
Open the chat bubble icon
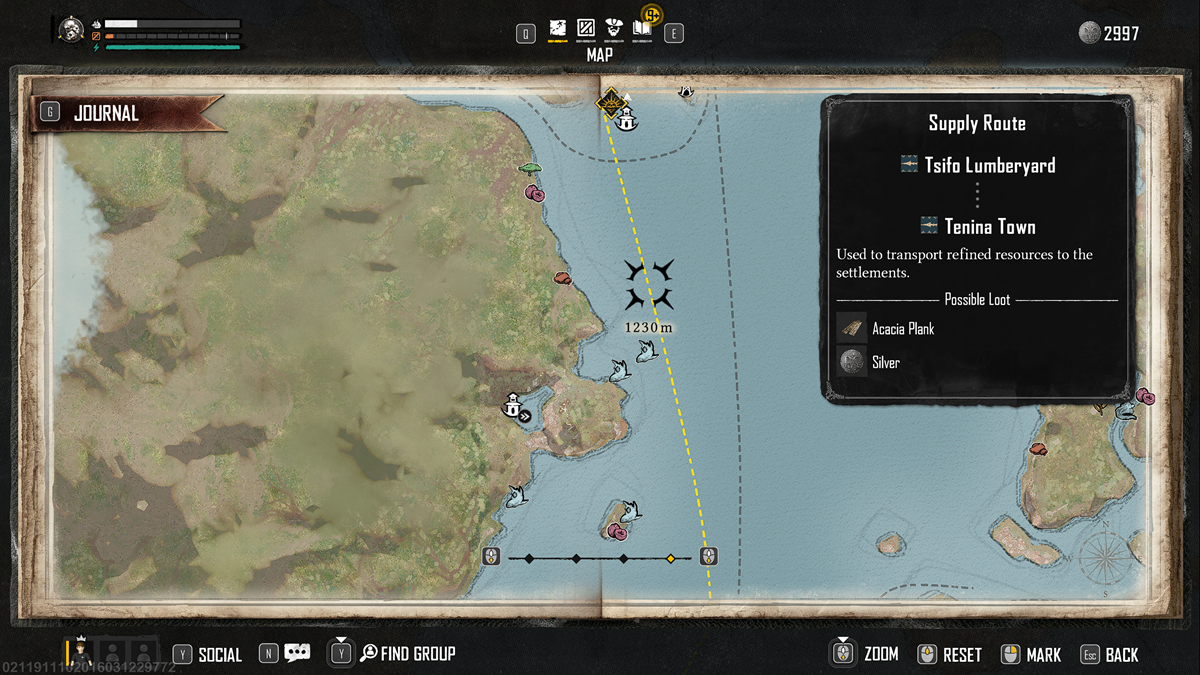[x=297, y=654]
